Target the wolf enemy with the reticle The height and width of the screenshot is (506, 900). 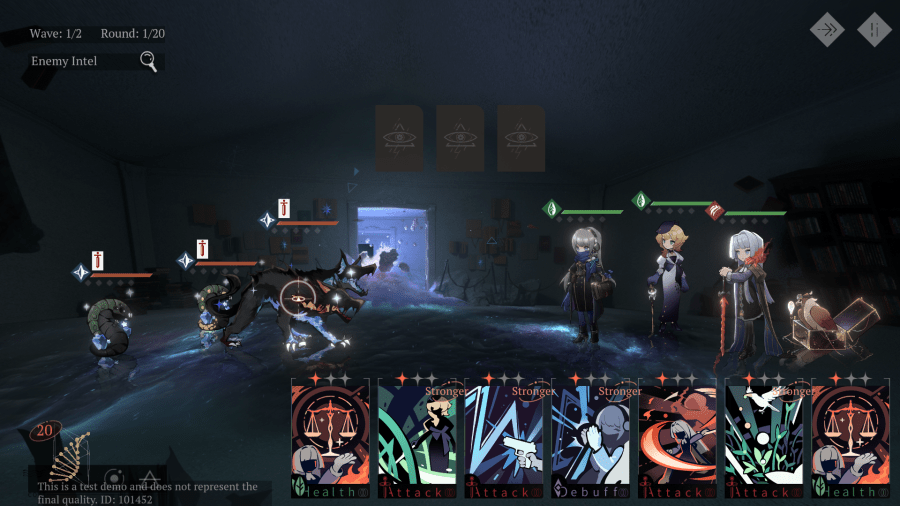coord(294,296)
